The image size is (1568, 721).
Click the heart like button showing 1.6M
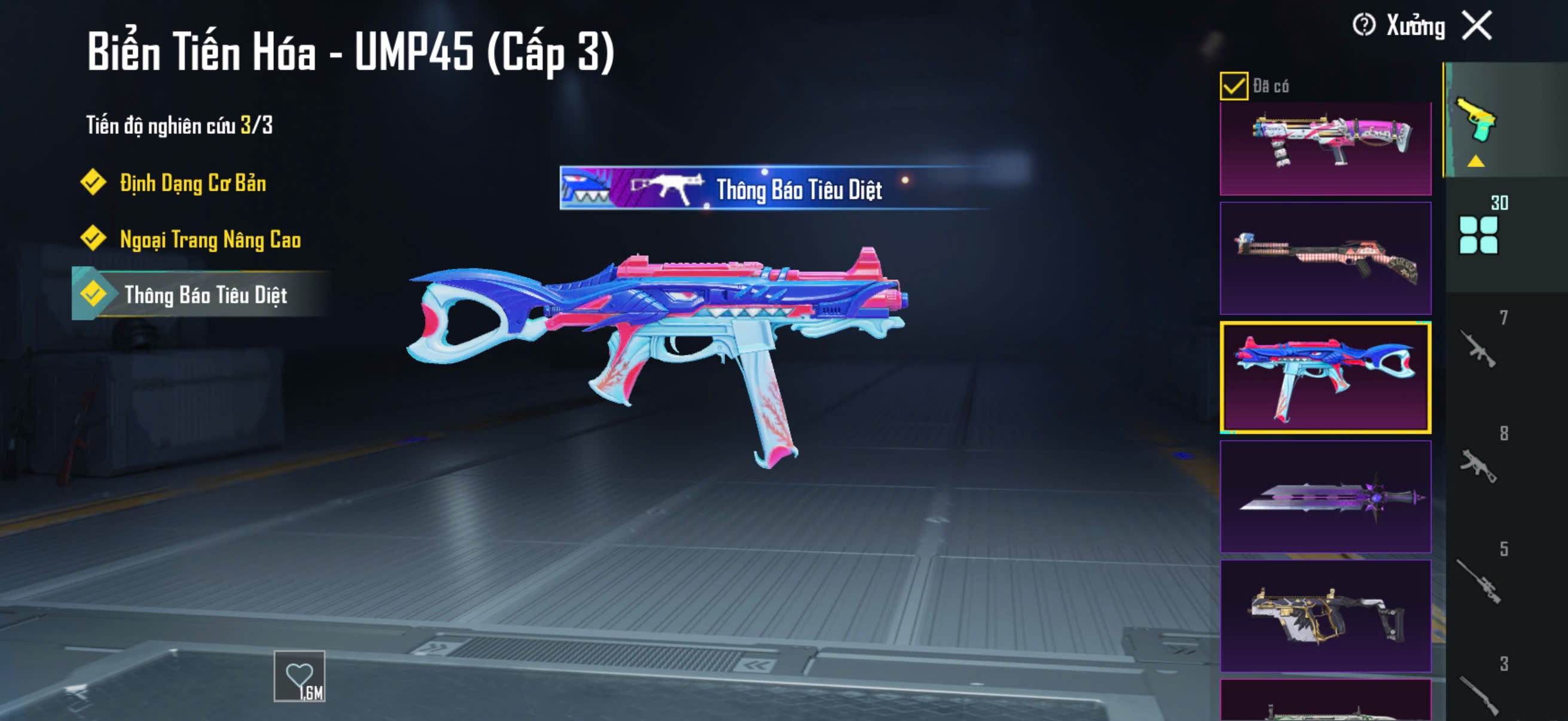(300, 677)
